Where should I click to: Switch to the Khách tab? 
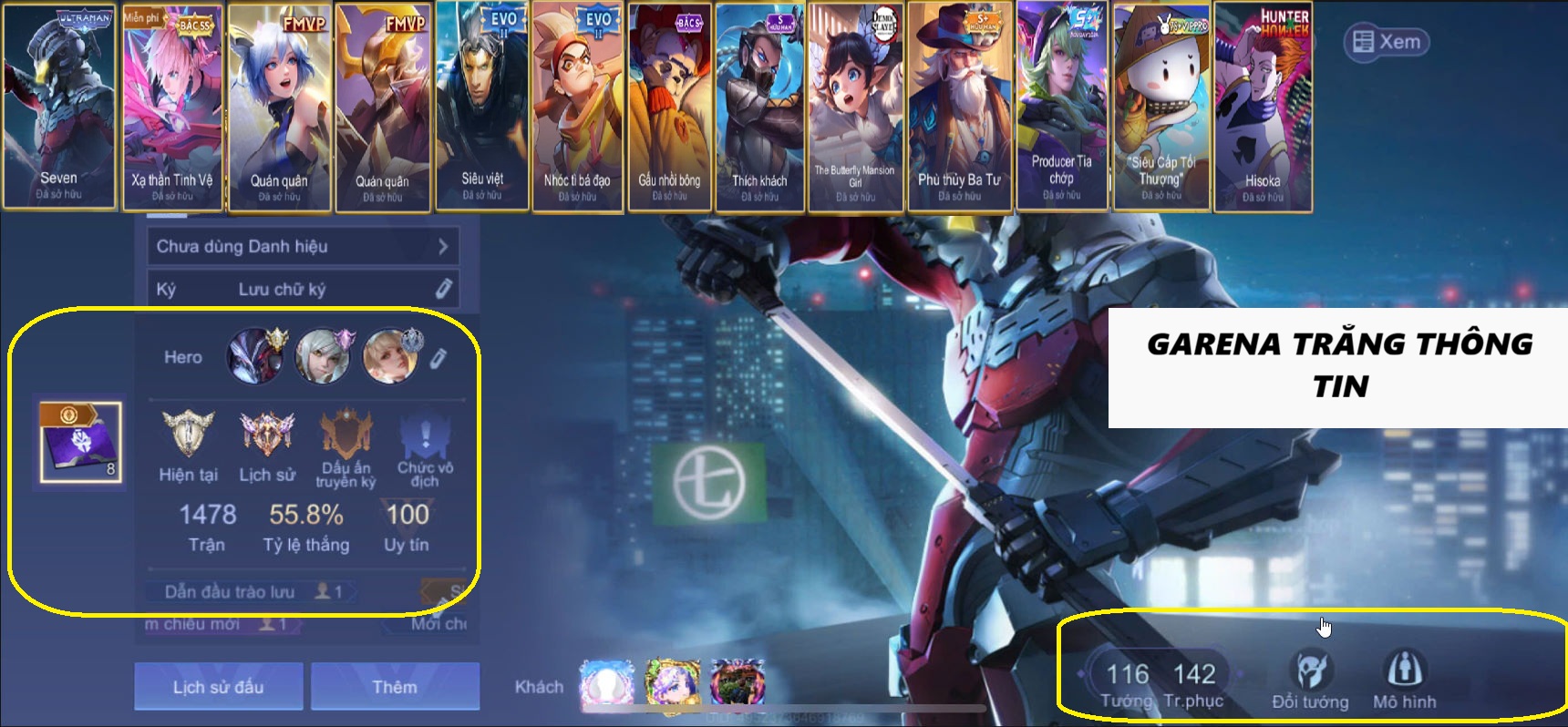click(536, 686)
